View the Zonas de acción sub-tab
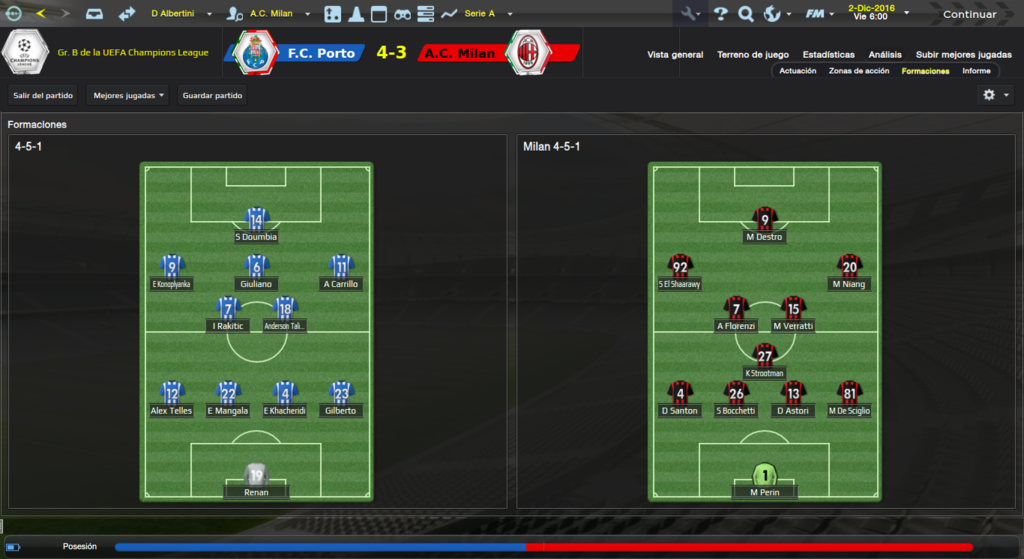Image resolution: width=1024 pixels, height=559 pixels. 858,71
